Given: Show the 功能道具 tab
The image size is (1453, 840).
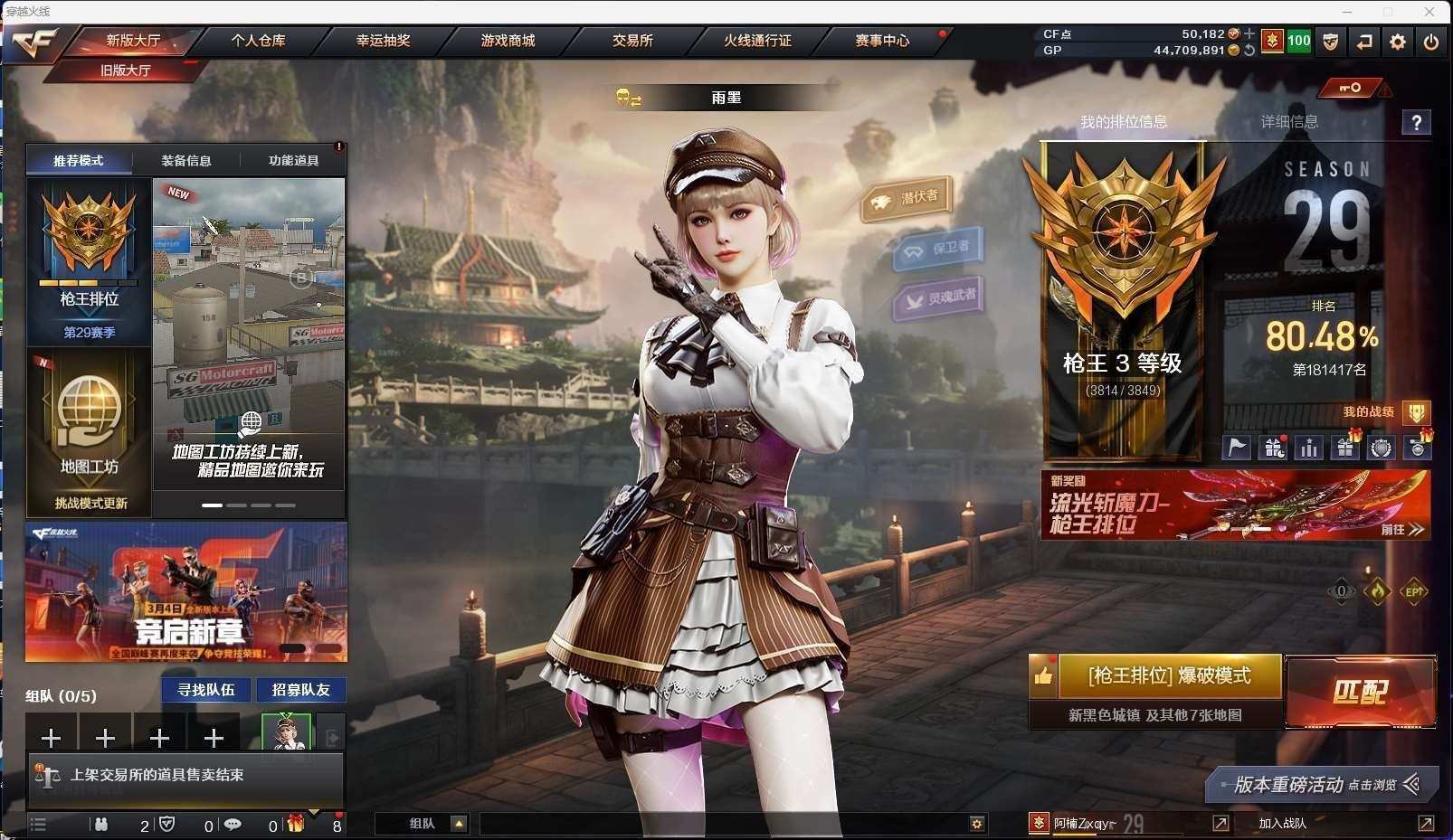Looking at the screenshot, I should tap(293, 161).
